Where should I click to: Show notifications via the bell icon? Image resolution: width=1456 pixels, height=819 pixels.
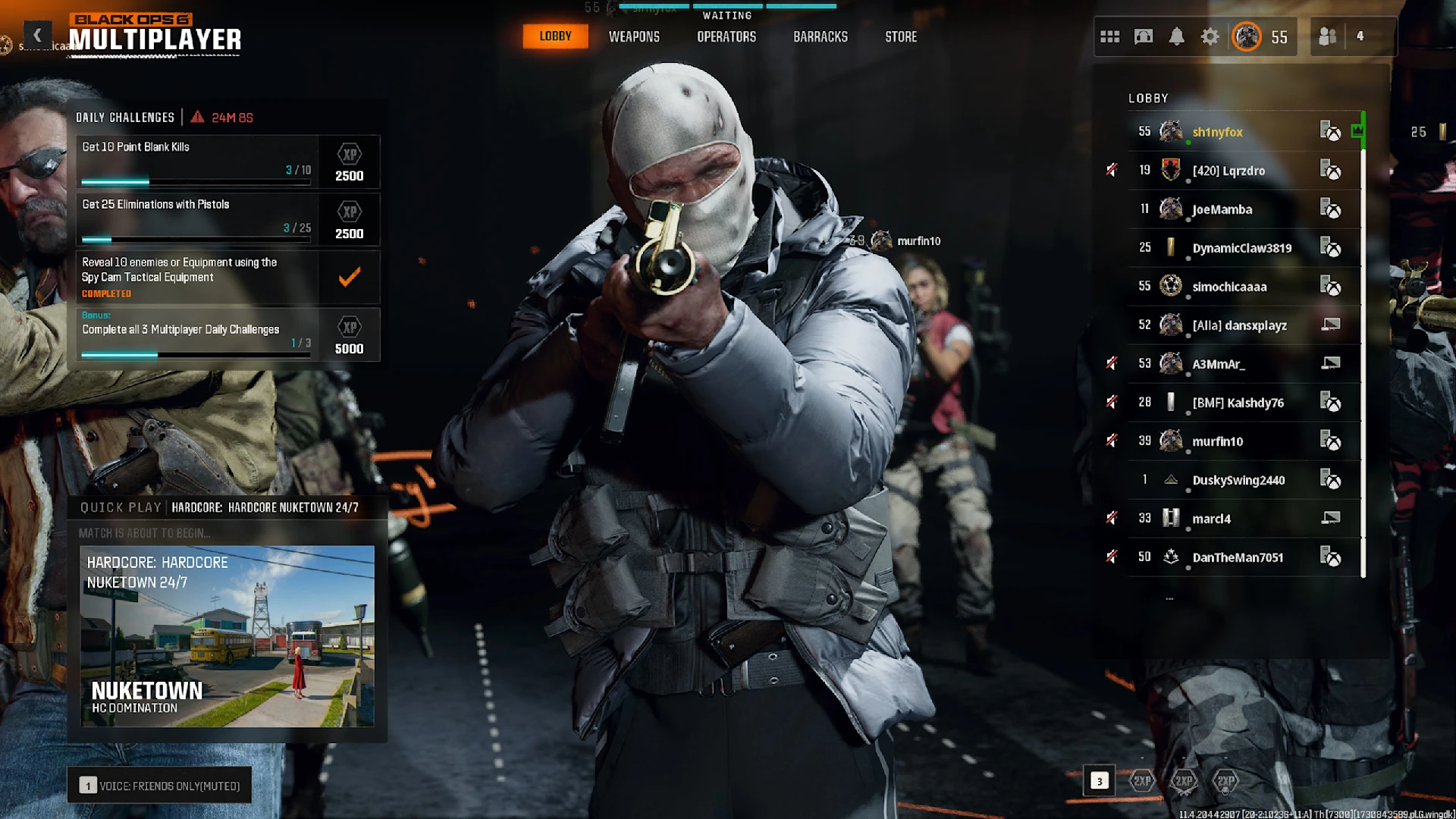click(1176, 36)
